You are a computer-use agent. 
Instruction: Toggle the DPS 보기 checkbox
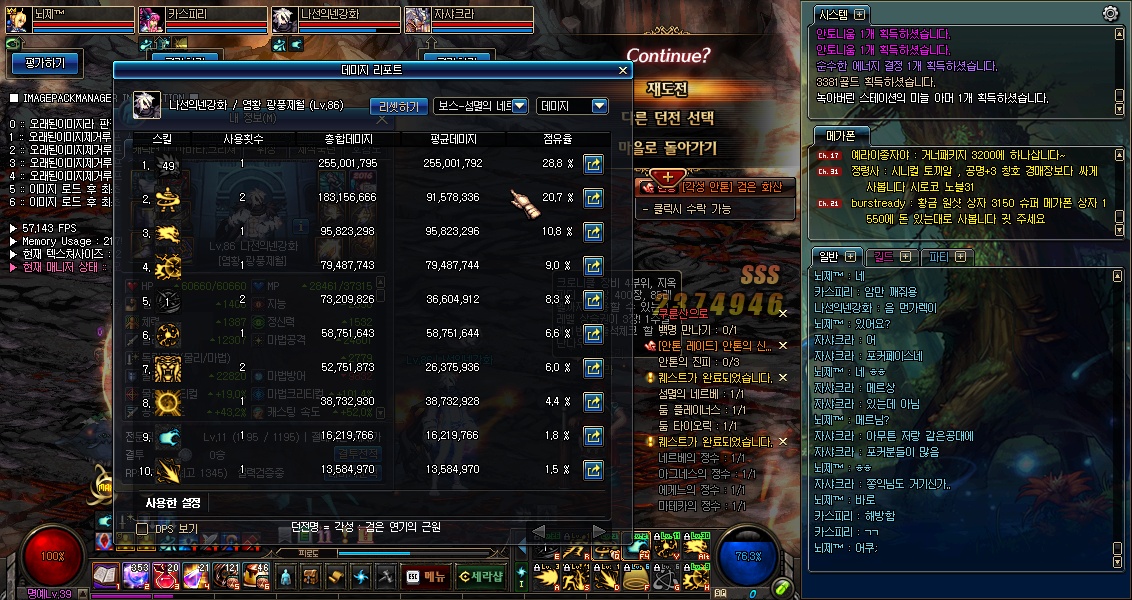pyautogui.click(x=142, y=528)
